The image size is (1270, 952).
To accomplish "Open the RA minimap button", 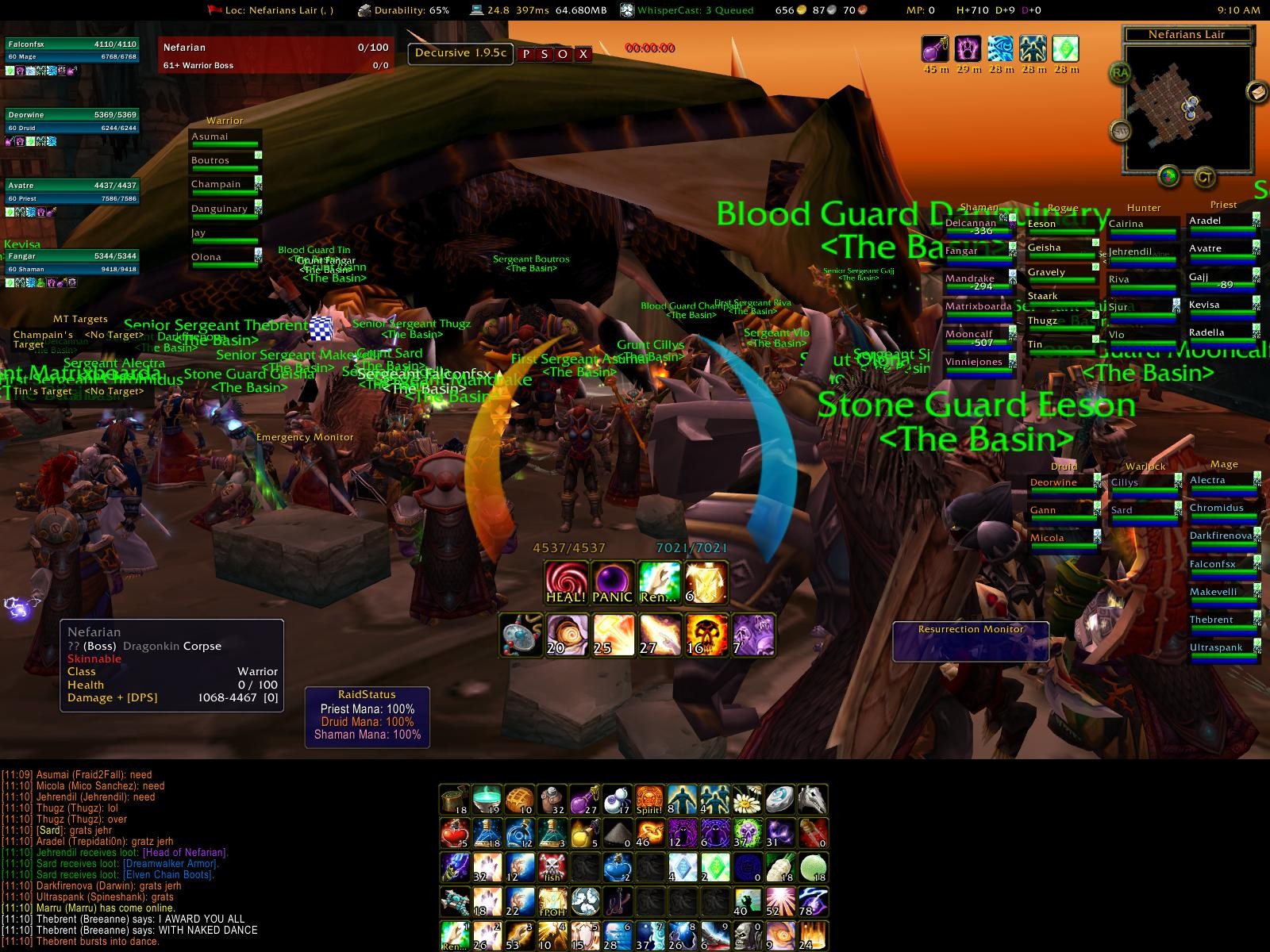I will [1121, 73].
